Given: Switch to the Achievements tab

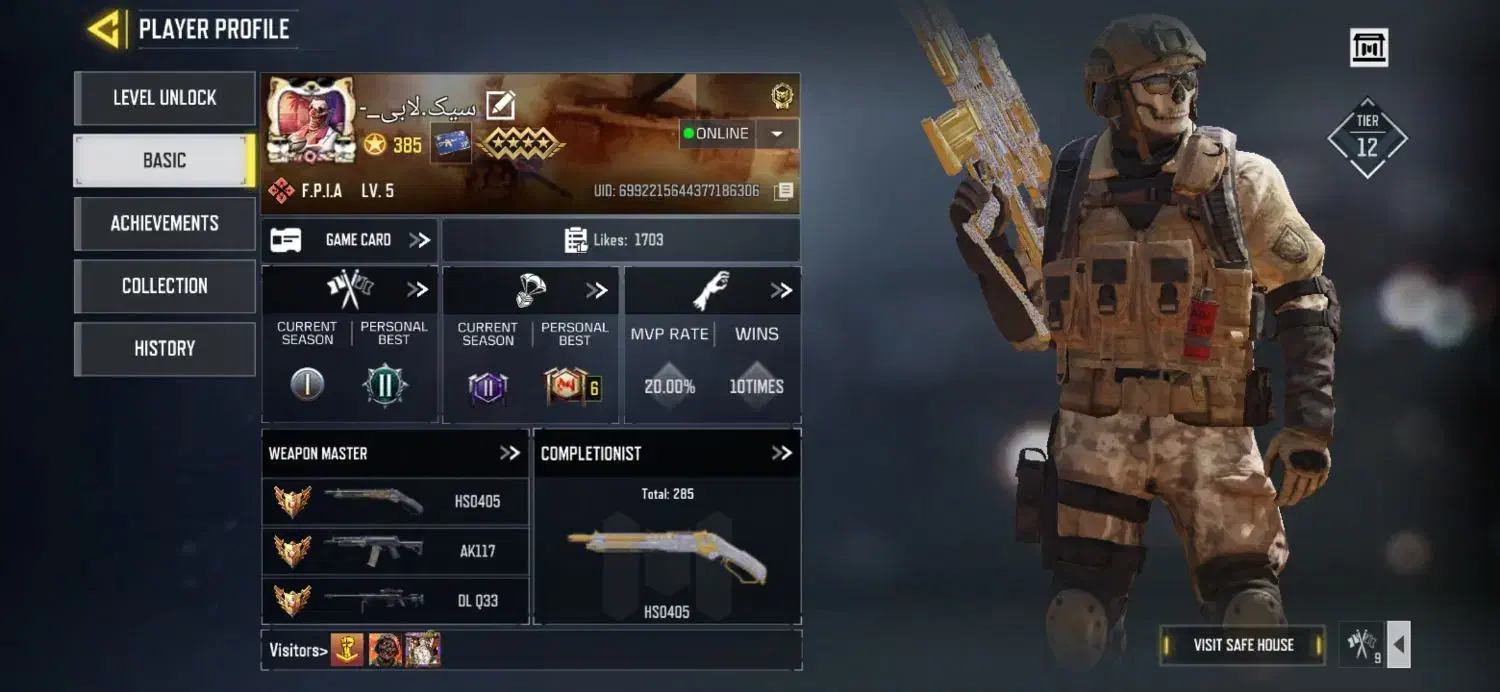Looking at the screenshot, I should (x=164, y=223).
